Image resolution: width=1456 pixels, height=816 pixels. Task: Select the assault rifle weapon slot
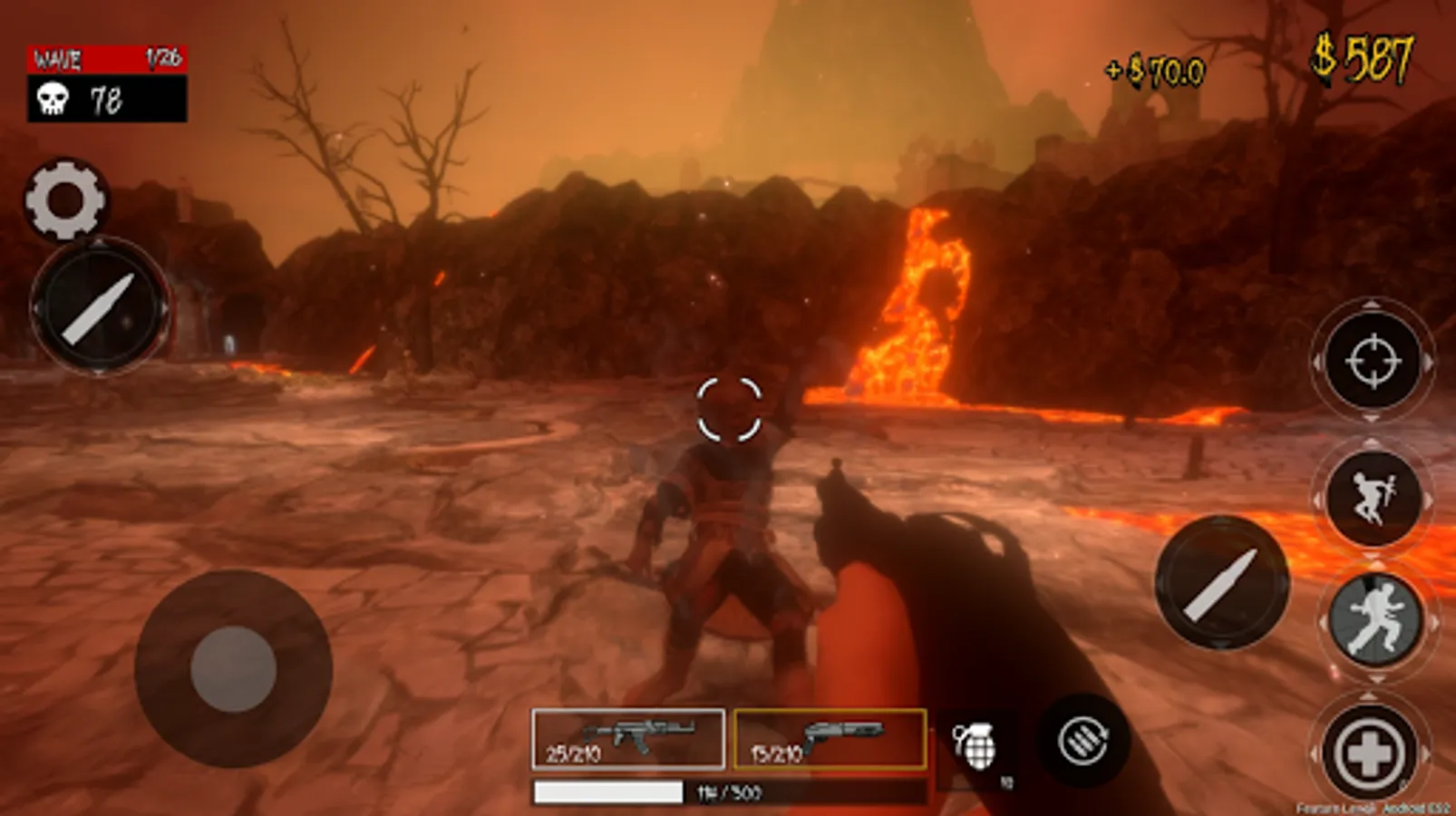tap(628, 740)
